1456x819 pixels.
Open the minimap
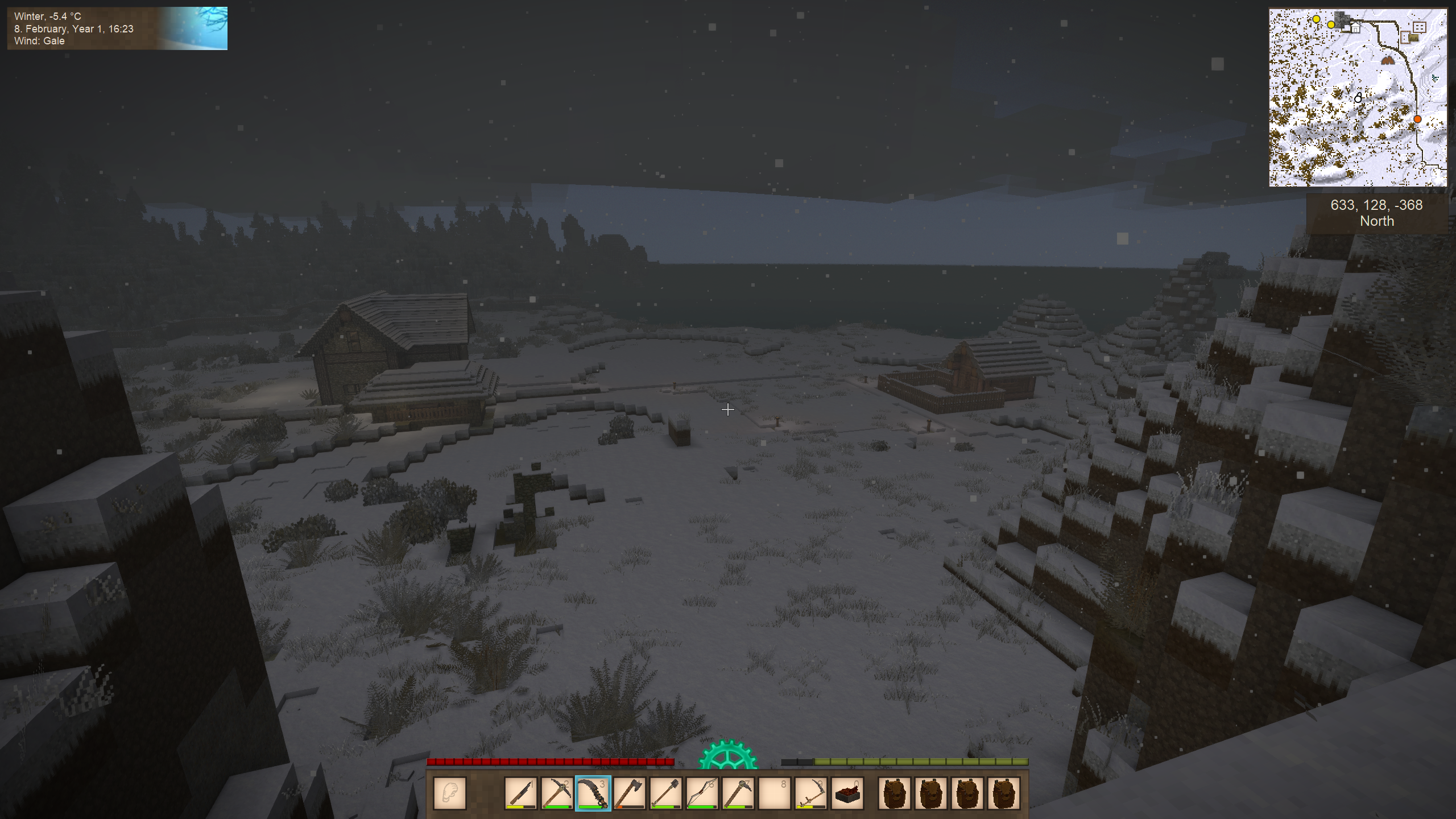coord(1358,97)
